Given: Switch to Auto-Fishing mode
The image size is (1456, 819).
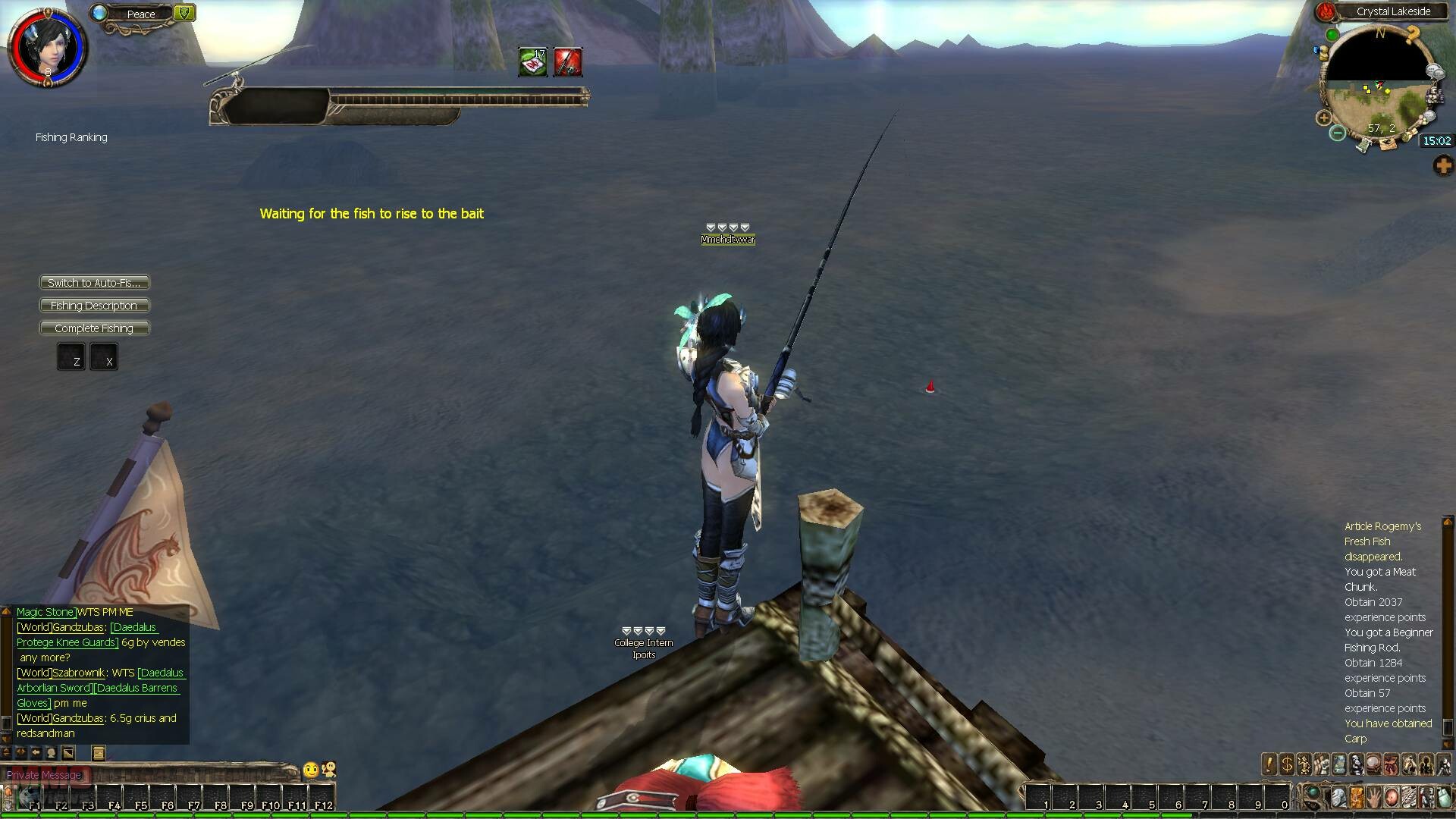Looking at the screenshot, I should pos(94,283).
